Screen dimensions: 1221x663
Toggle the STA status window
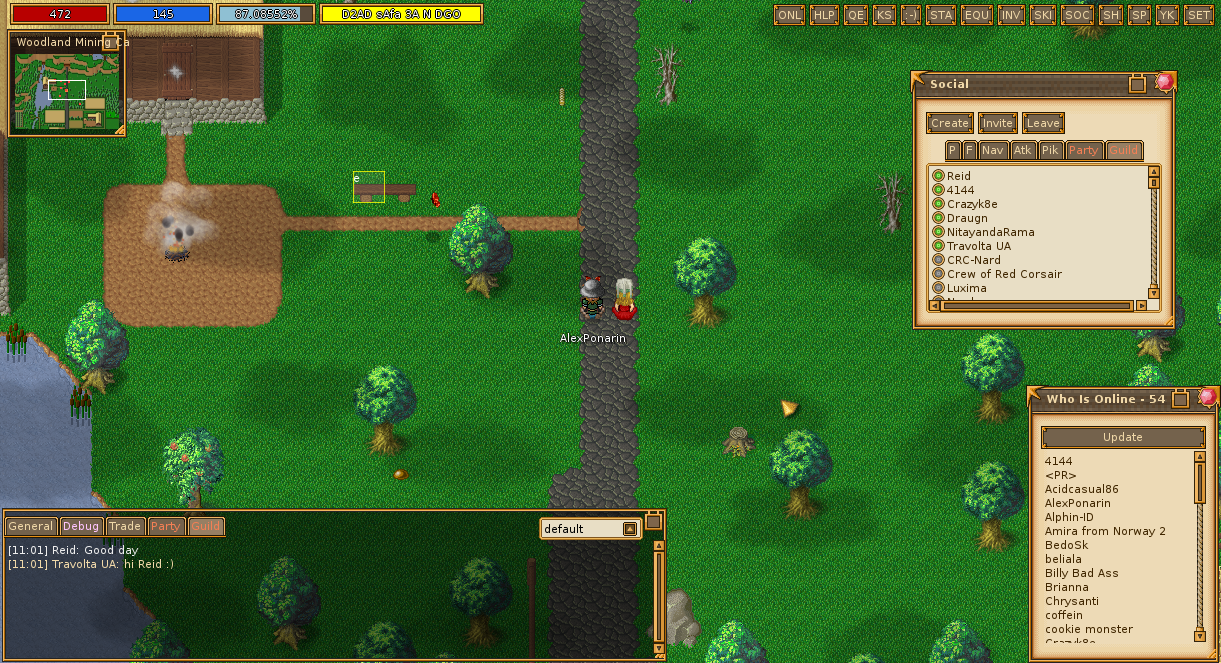pos(941,15)
